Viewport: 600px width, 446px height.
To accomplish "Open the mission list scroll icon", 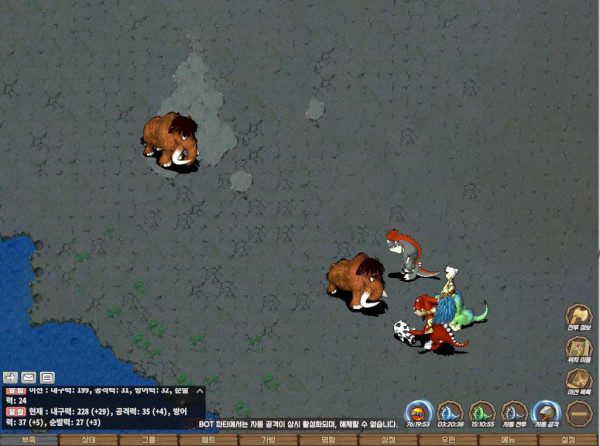I will tap(579, 380).
